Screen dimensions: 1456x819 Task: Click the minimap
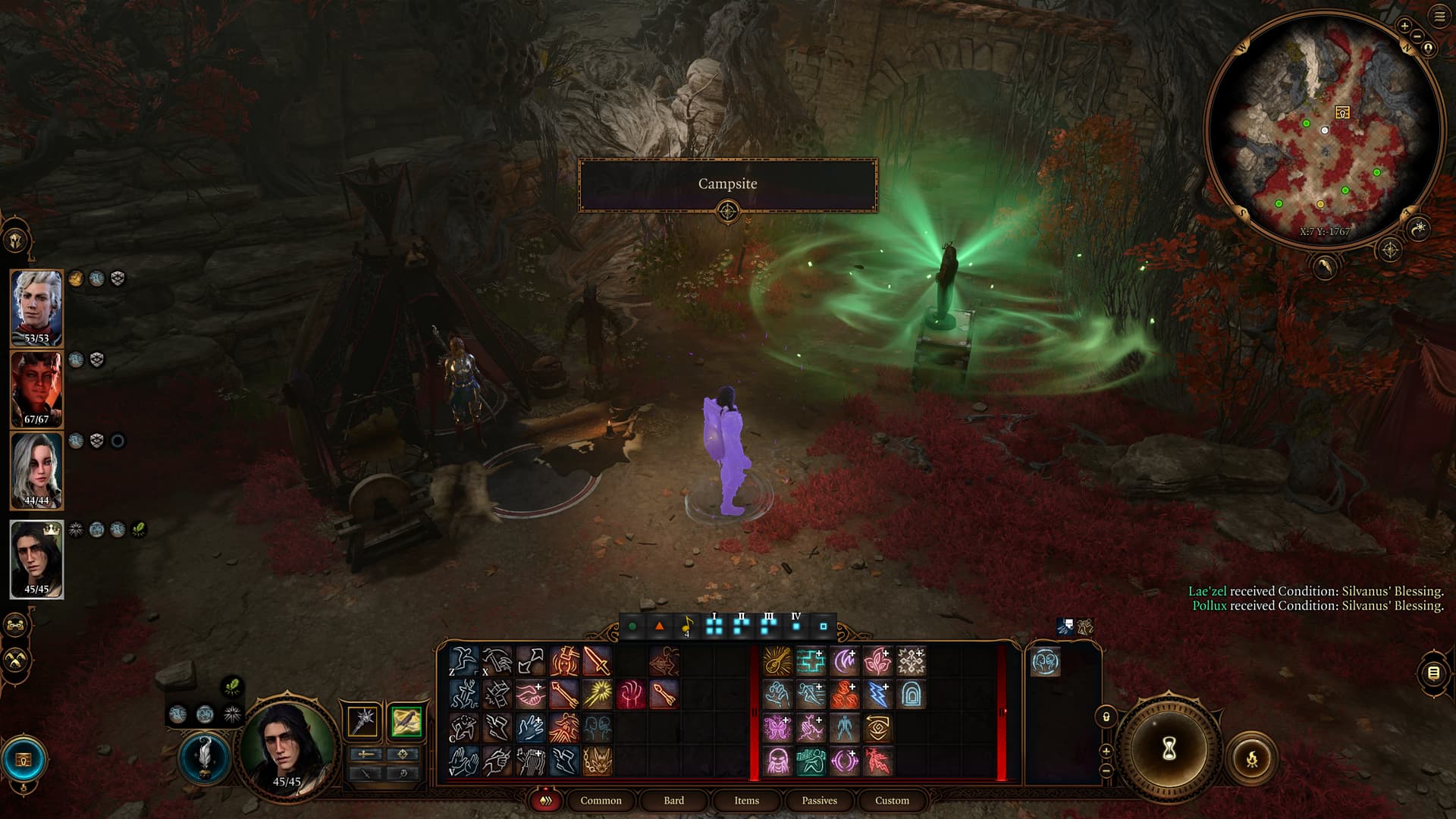tap(1323, 129)
